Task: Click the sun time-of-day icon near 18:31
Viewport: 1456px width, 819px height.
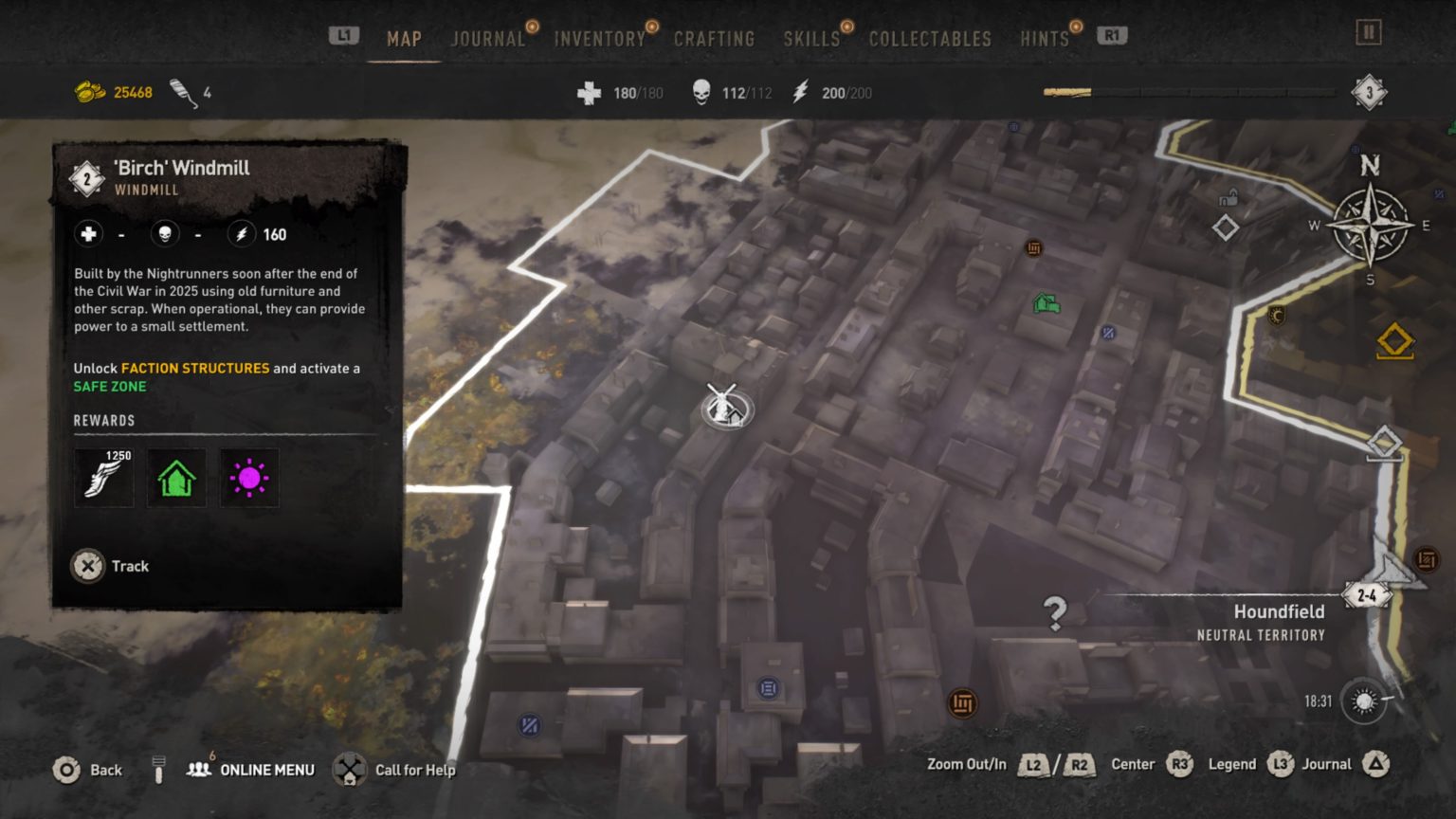Action: (x=1362, y=699)
